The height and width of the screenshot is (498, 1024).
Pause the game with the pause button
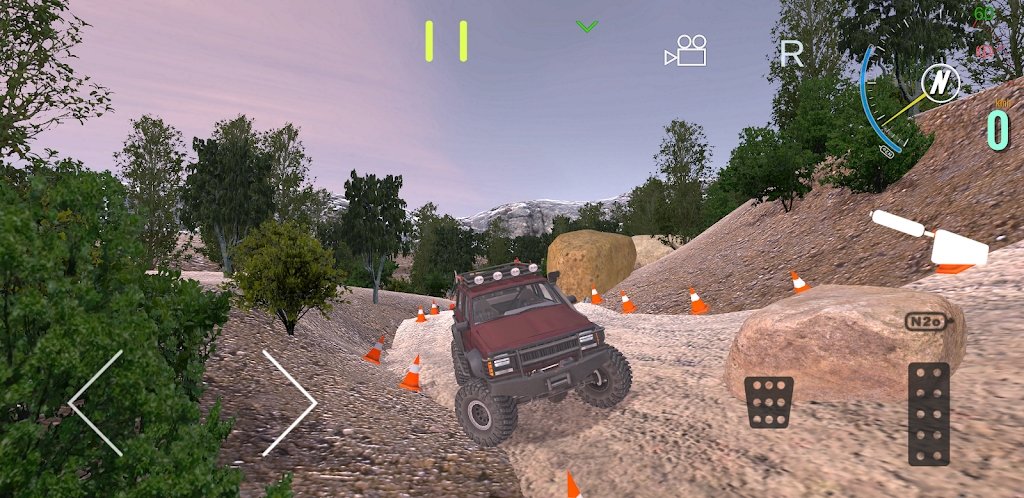pyautogui.click(x=446, y=40)
